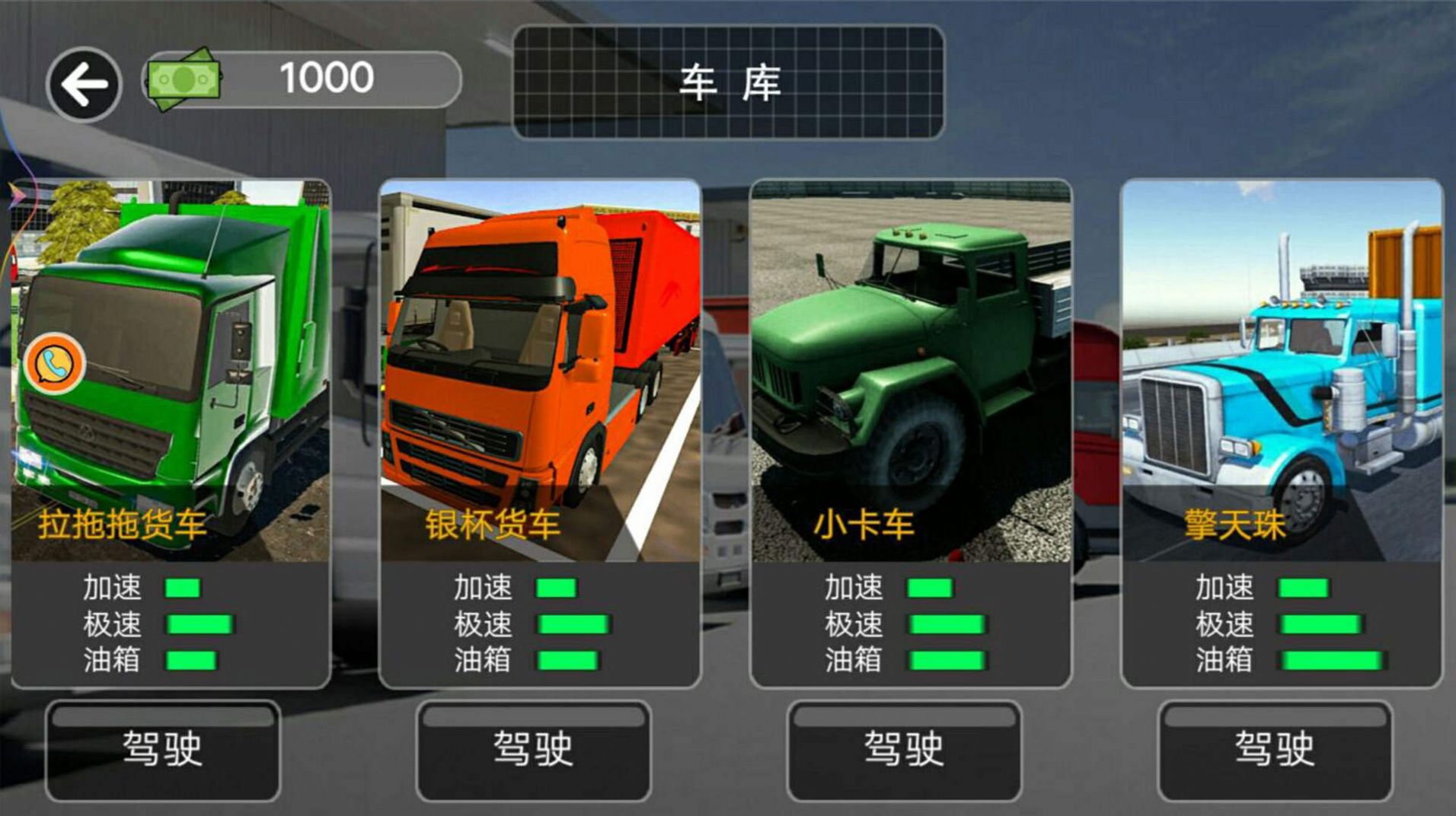The height and width of the screenshot is (816, 1456).
Task: Click the 极速 label on the 小卡车 card
Action: coord(853,625)
